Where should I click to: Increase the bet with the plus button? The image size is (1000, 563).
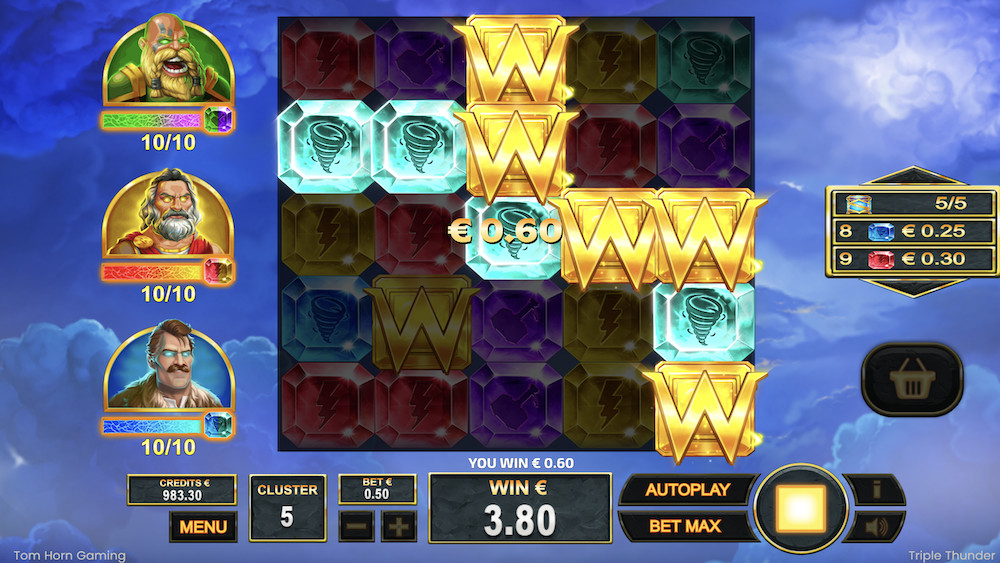click(x=399, y=526)
